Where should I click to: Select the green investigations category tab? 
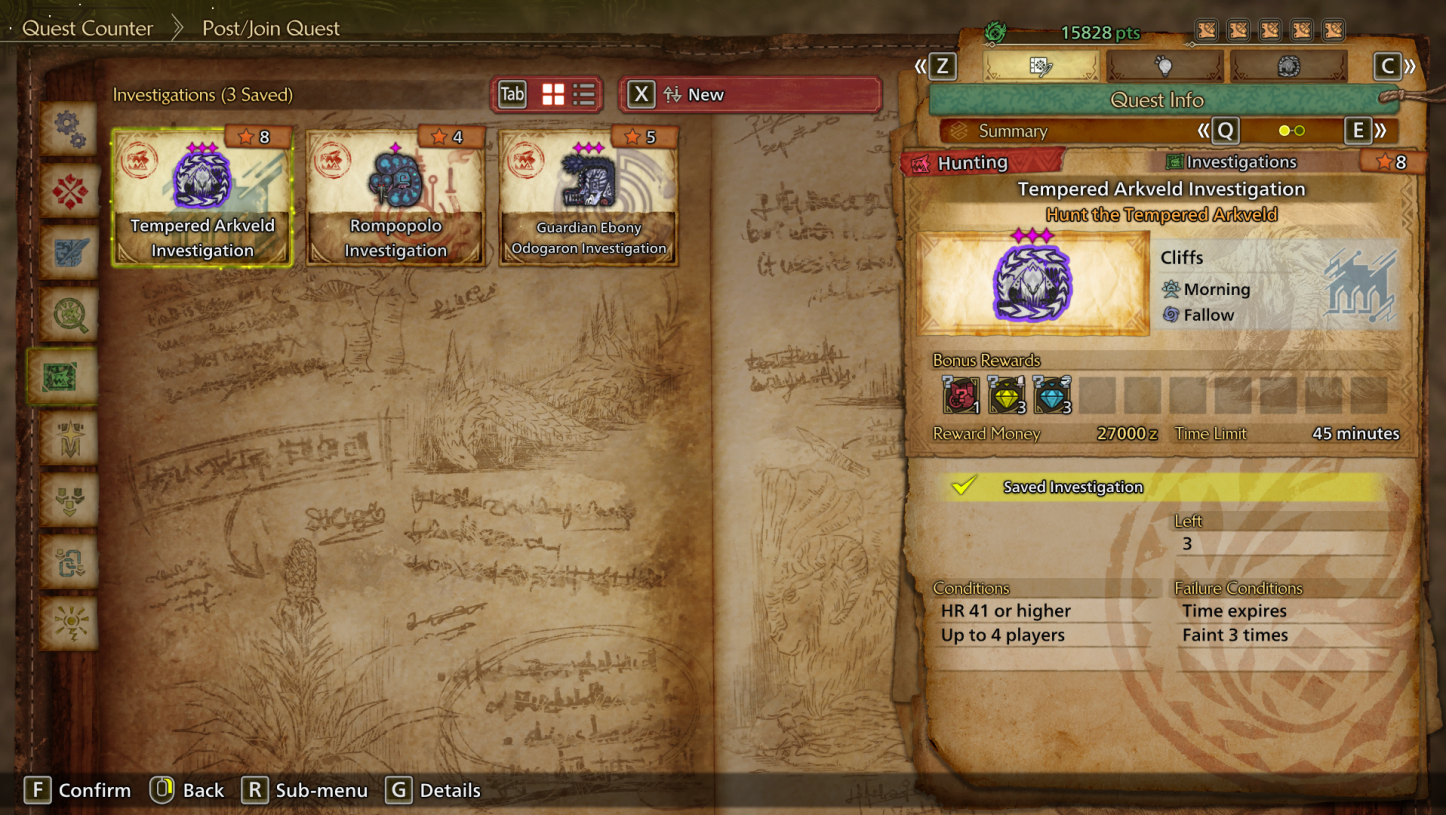62,377
